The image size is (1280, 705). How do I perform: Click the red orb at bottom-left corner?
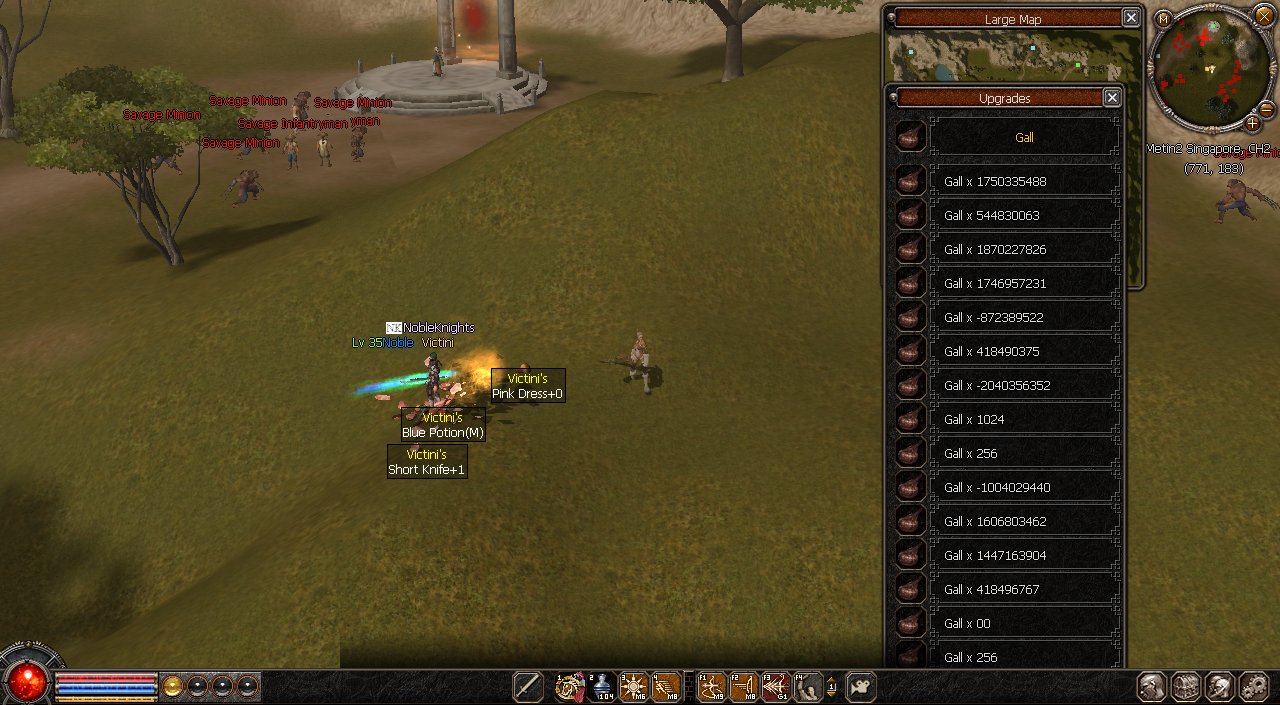tap(27, 683)
